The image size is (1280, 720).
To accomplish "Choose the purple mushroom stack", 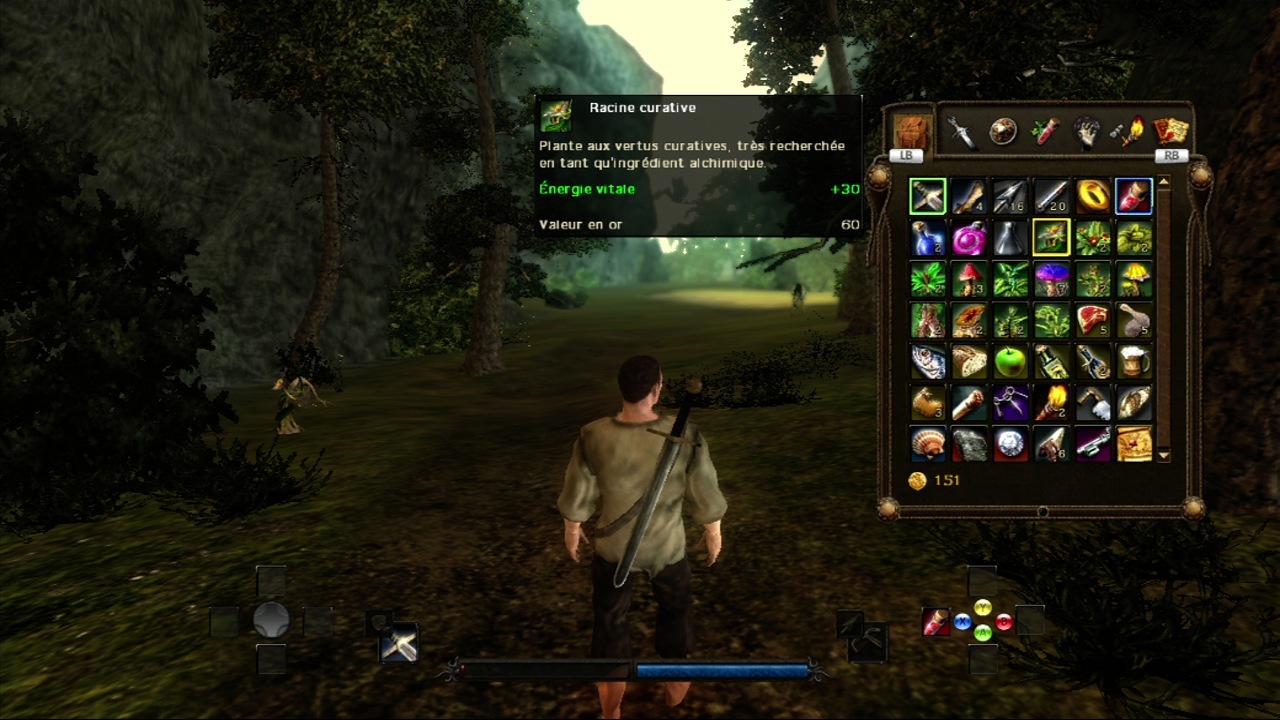I will tap(1051, 280).
